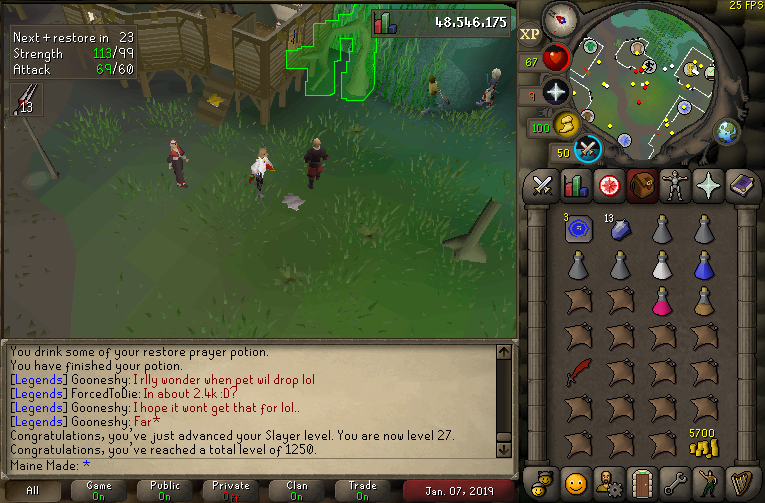The image size is (765, 503).
Task: Open the Quest List tab
Action: [x=609, y=185]
